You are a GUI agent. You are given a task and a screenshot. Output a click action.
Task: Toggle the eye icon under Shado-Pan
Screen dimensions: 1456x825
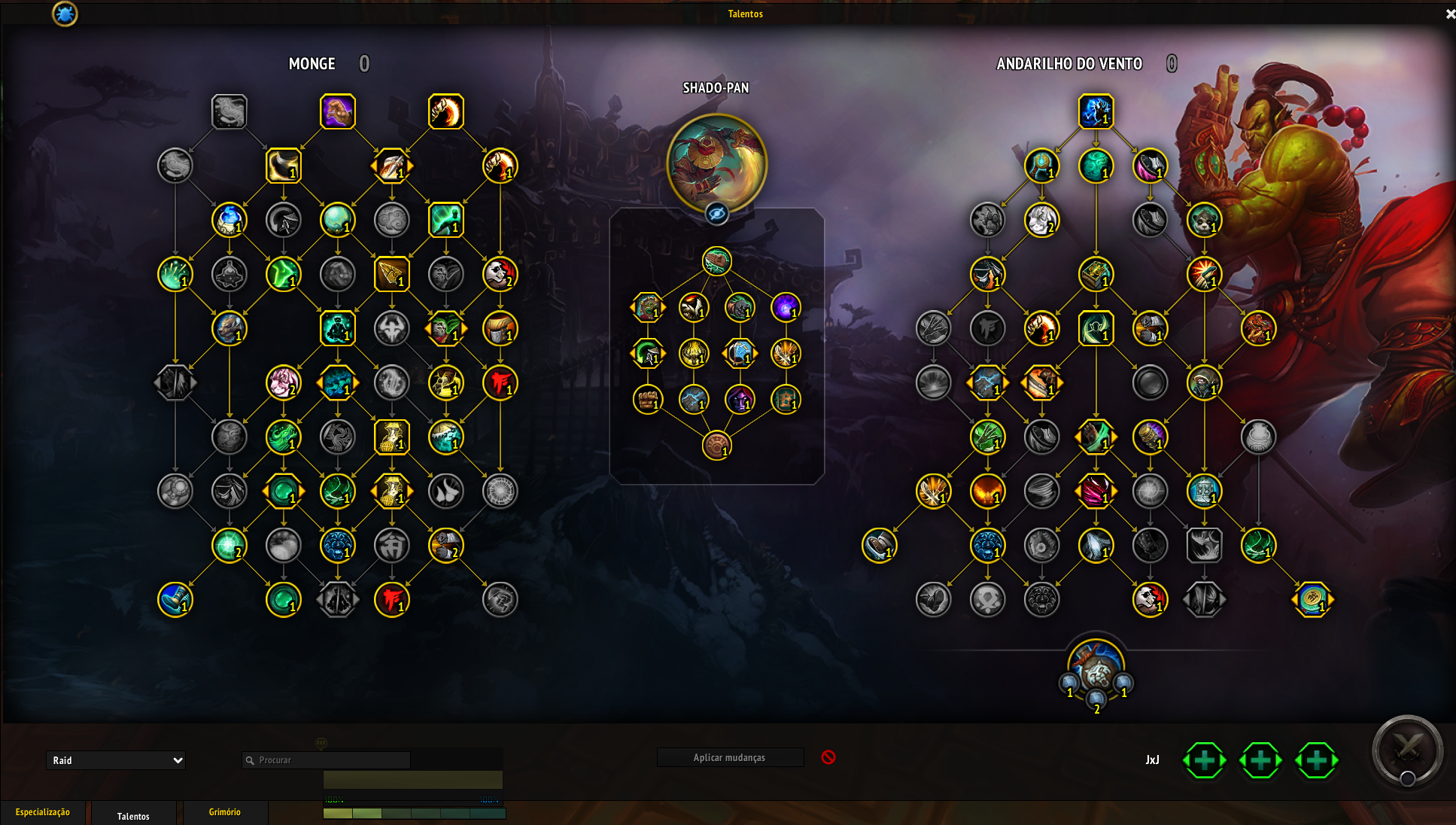716,215
